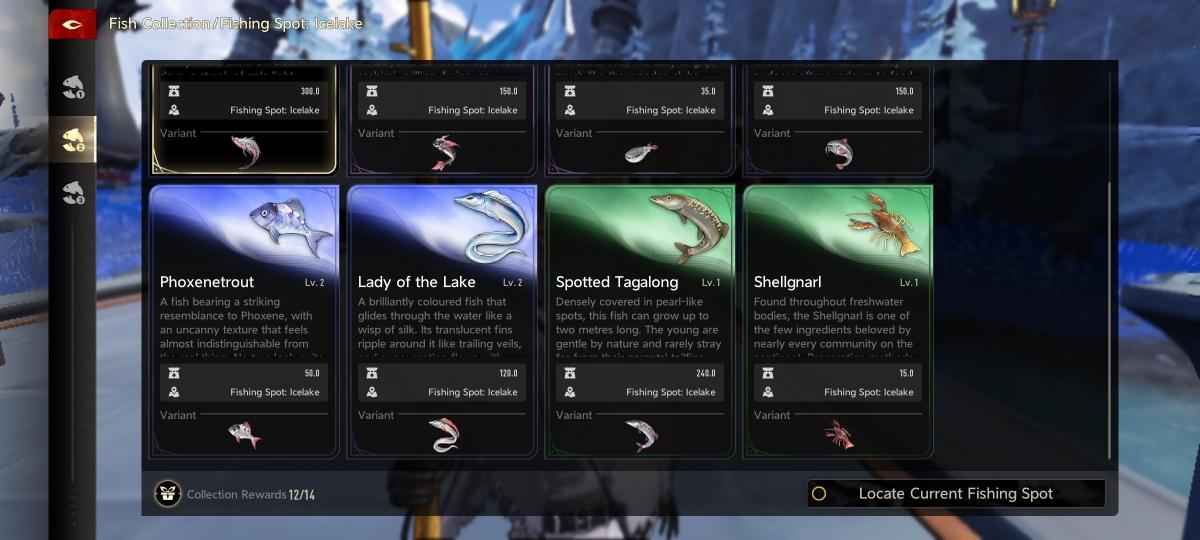
Task: Show the Spotted Tagalong variant fish
Action: point(640,434)
